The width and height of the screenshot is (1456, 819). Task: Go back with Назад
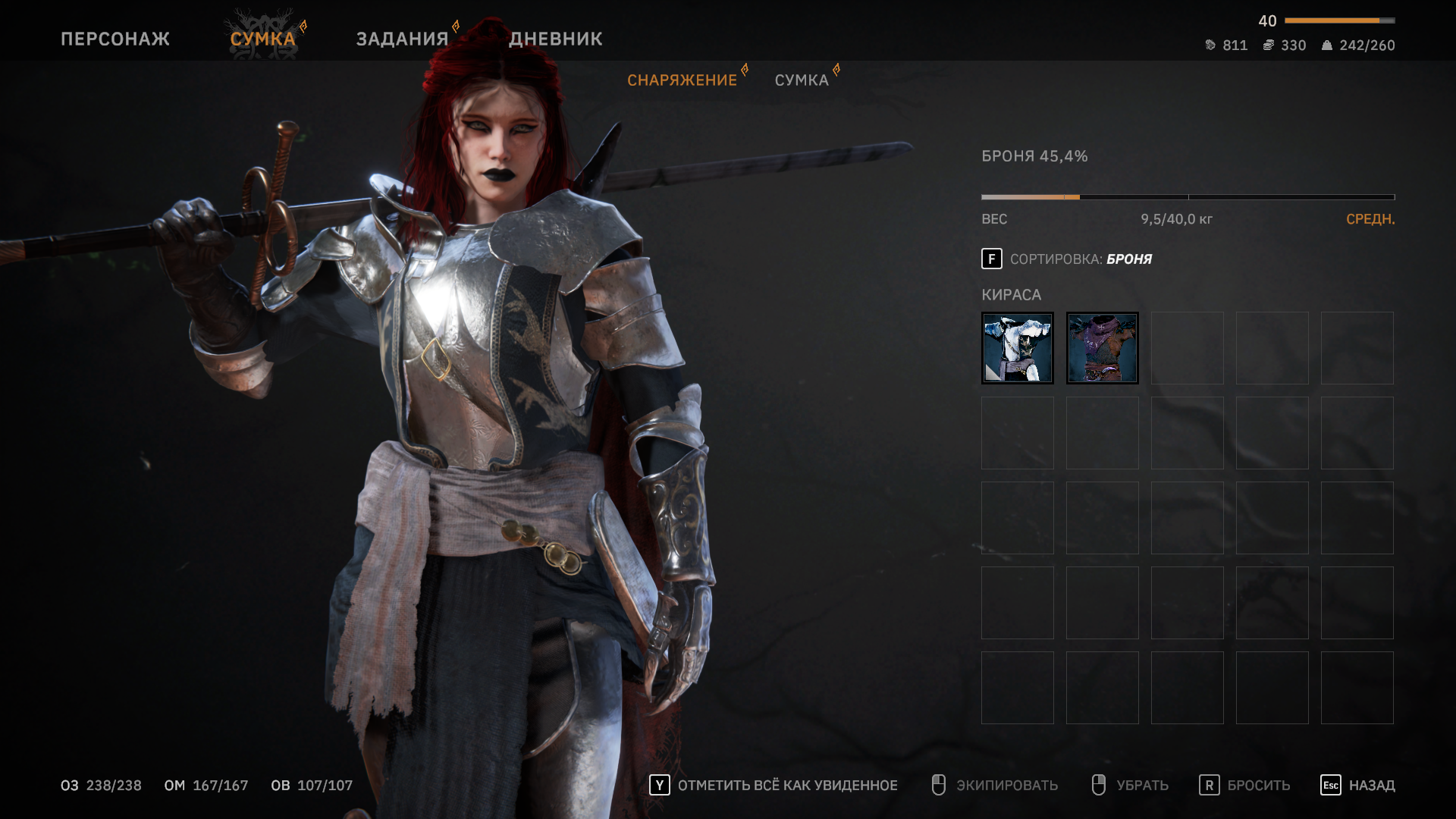coord(1357,786)
